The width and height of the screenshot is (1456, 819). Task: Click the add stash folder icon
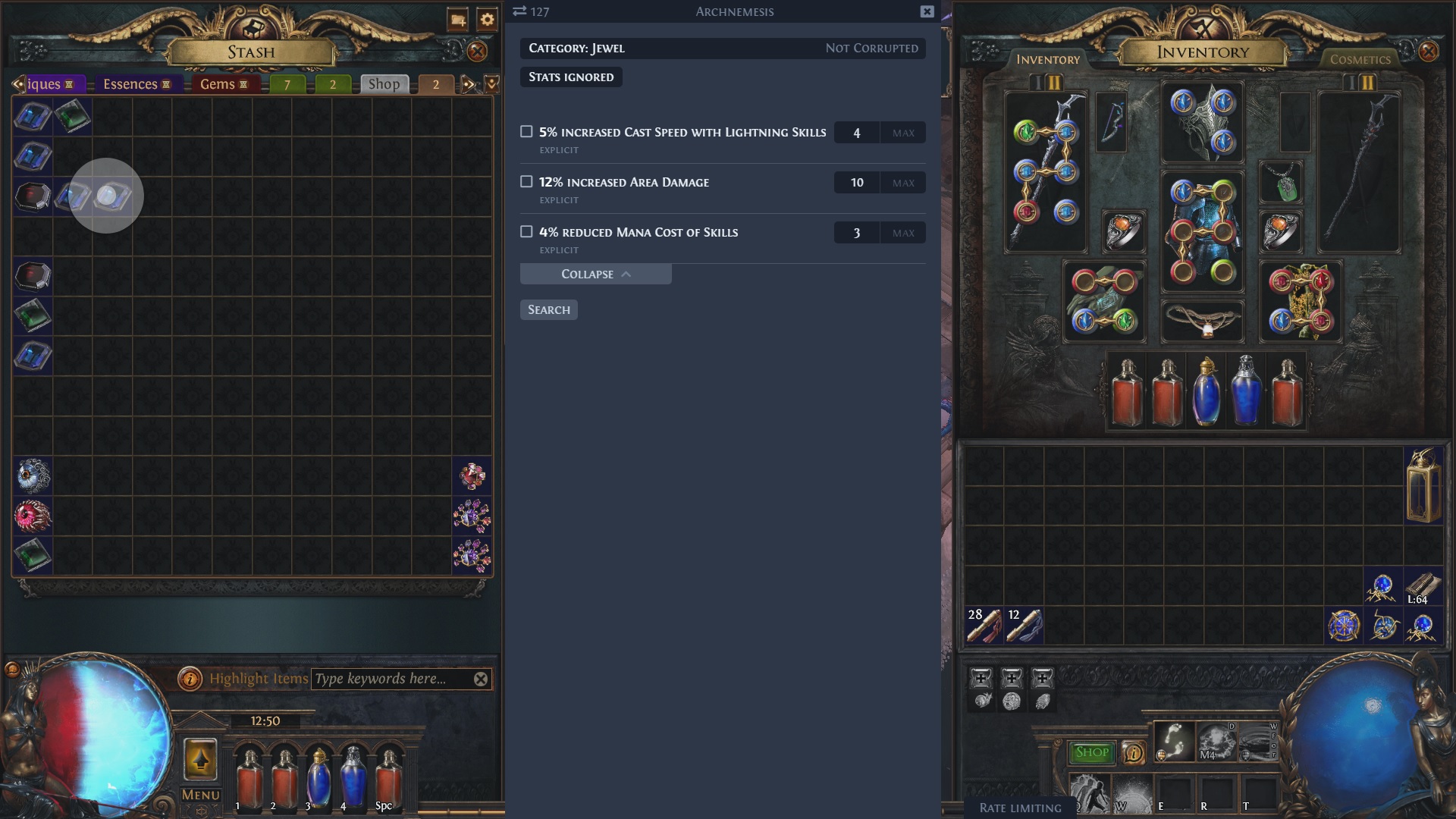[456, 21]
